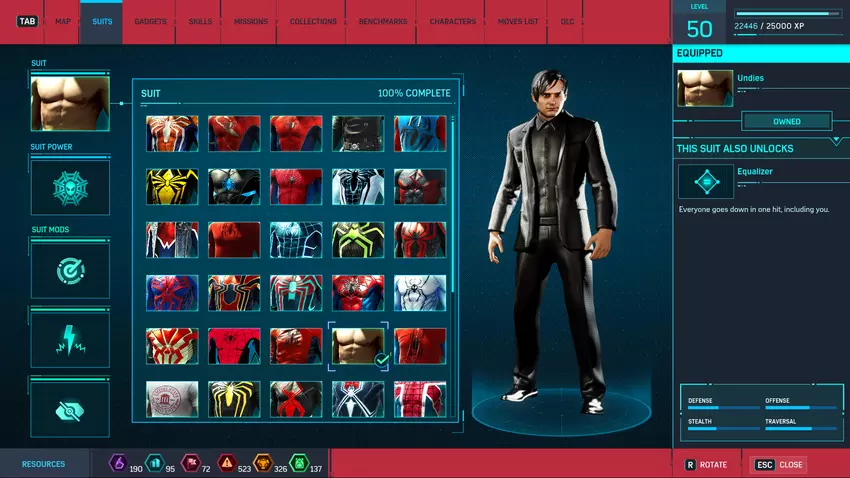Select the Skills tab
The width and height of the screenshot is (850, 478).
200,21
